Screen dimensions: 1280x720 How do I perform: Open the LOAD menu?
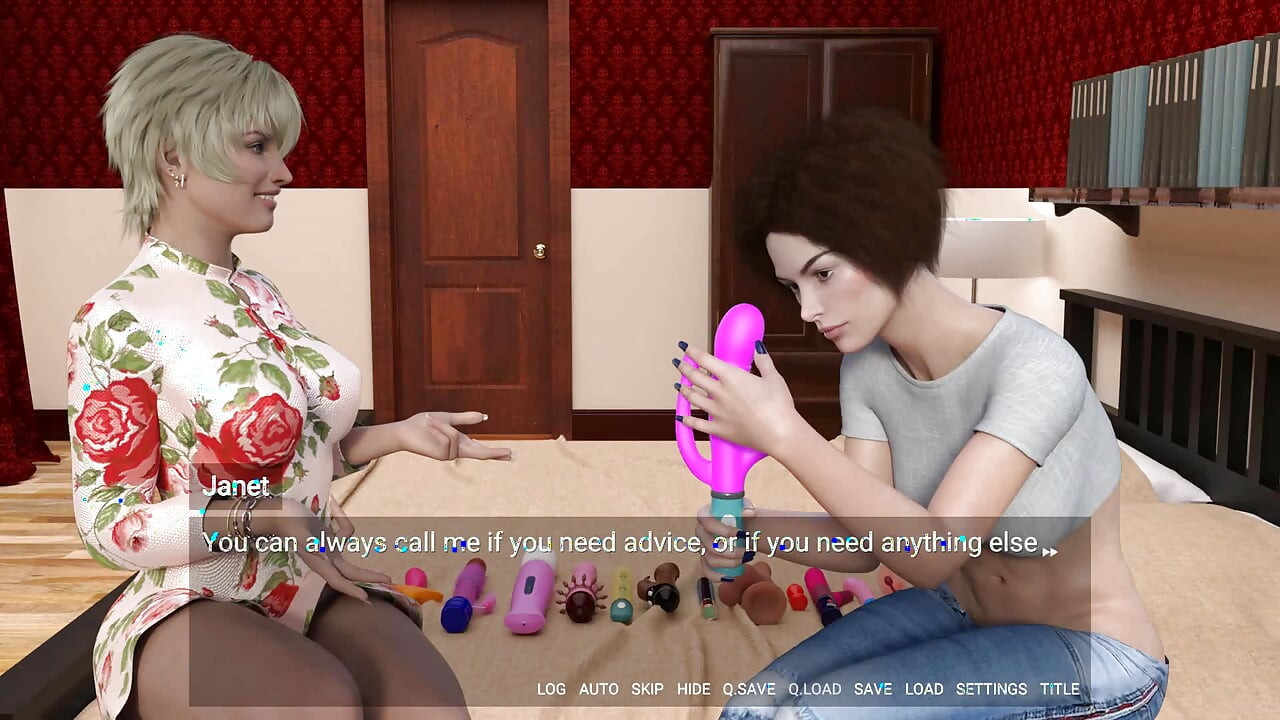(x=924, y=689)
